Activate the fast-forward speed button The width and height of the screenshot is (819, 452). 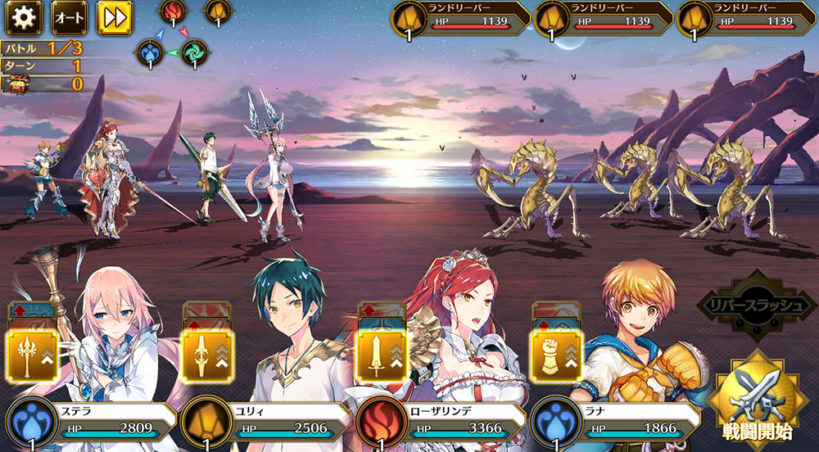(114, 17)
